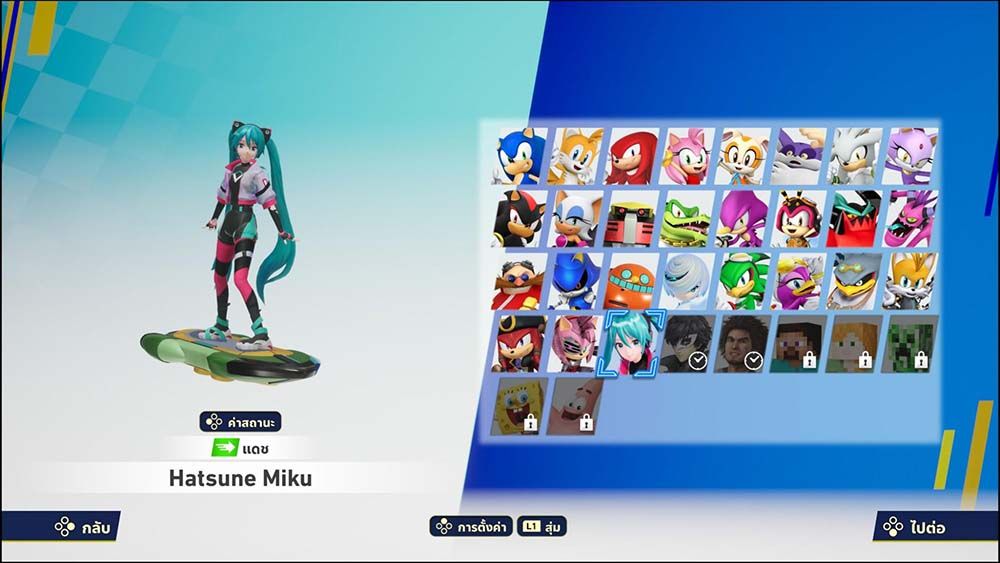This screenshot has height=563, width=1000.
Task: Pick Vector the Crocodile
Action: [x=687, y=219]
